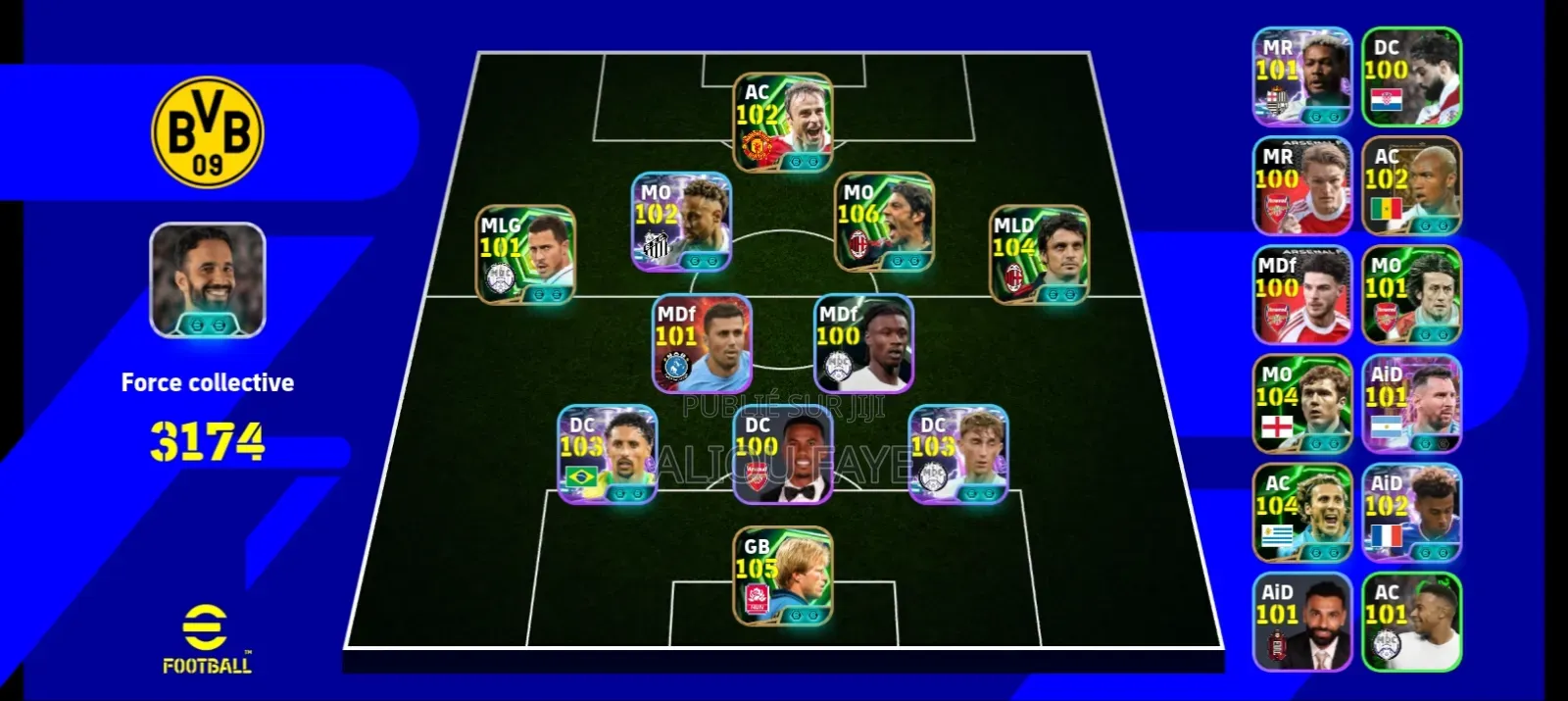The height and width of the screenshot is (701, 1568).
Task: Select the GB 105 goalkeeper card
Action: point(783,576)
